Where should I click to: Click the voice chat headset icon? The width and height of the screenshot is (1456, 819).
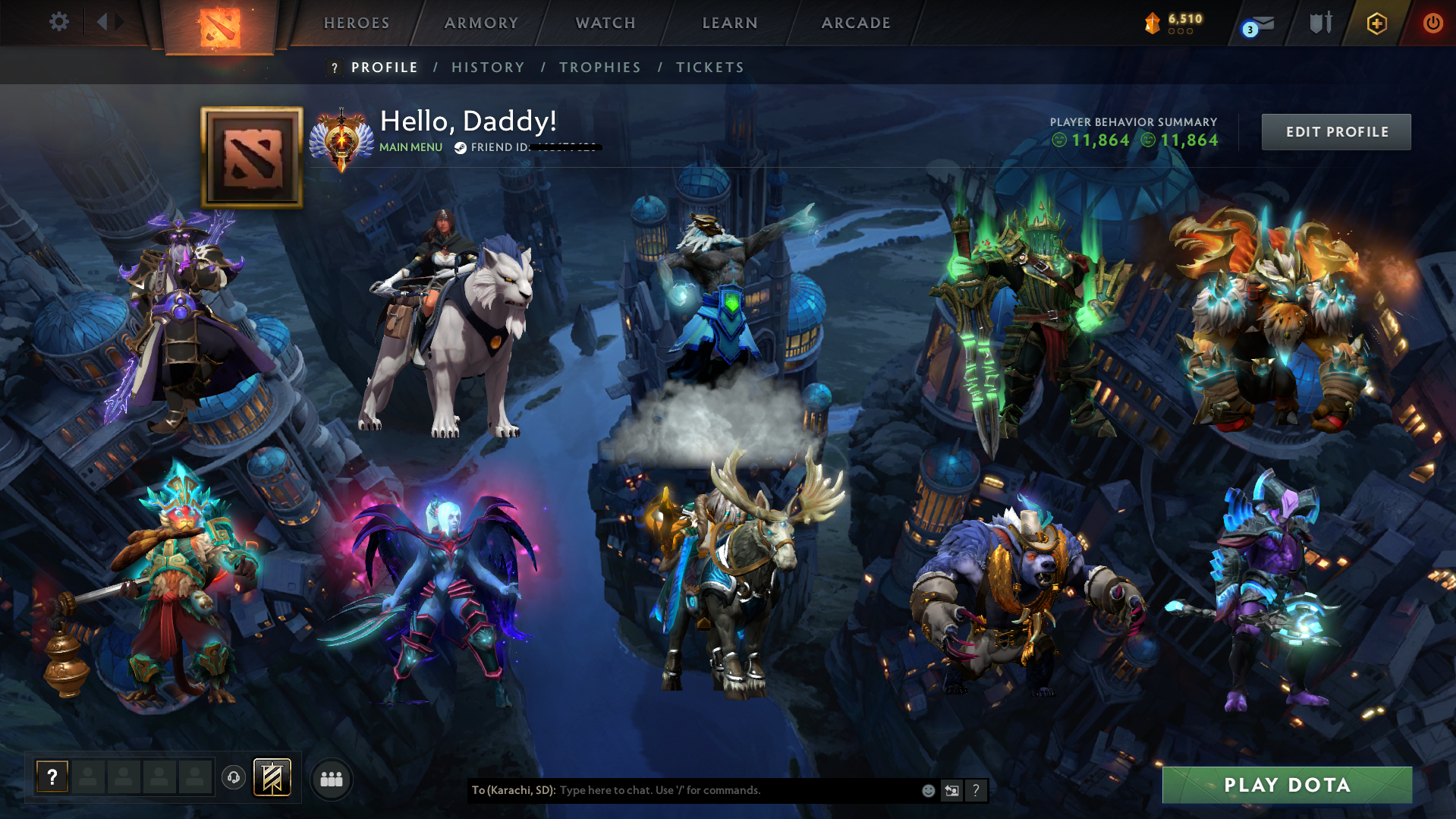[233, 776]
